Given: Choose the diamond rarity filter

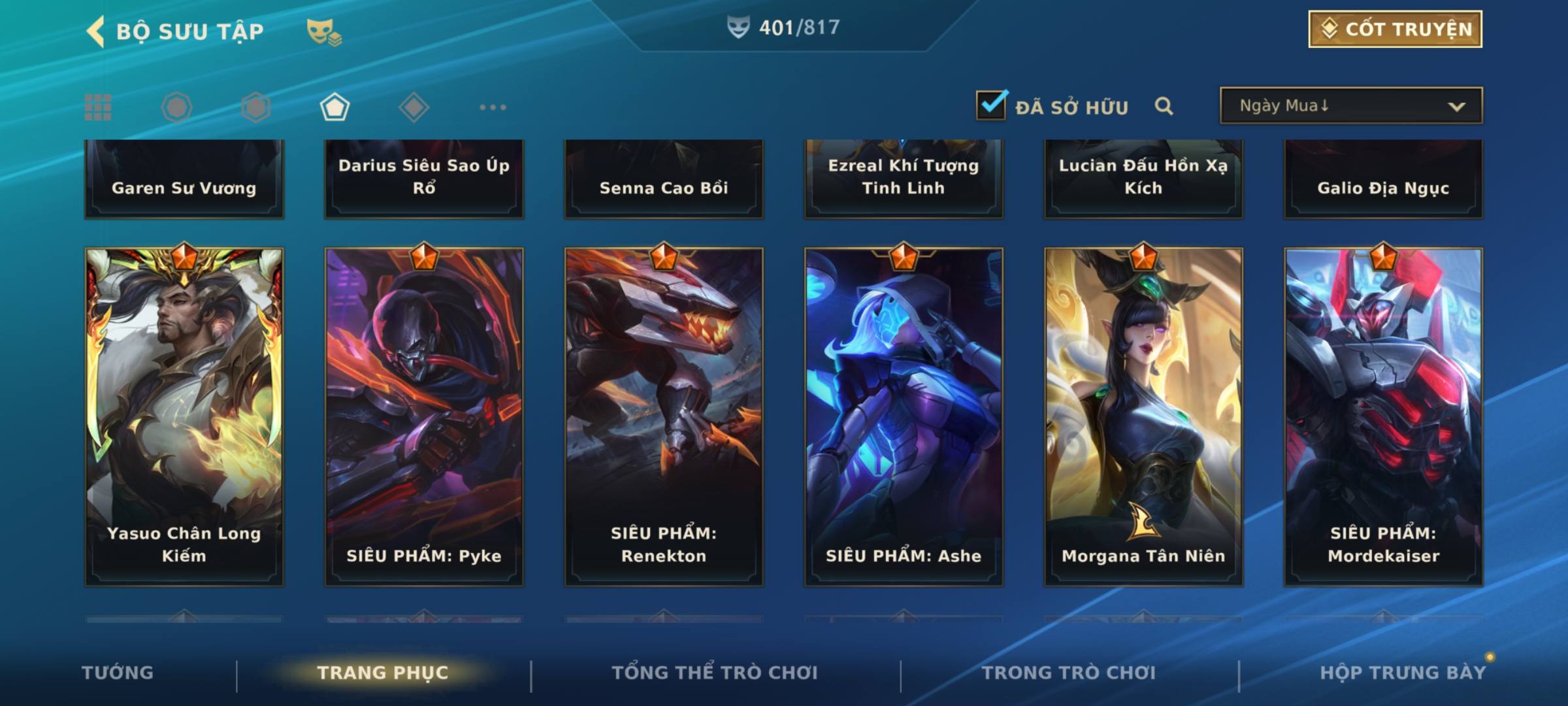Looking at the screenshot, I should coord(414,107).
